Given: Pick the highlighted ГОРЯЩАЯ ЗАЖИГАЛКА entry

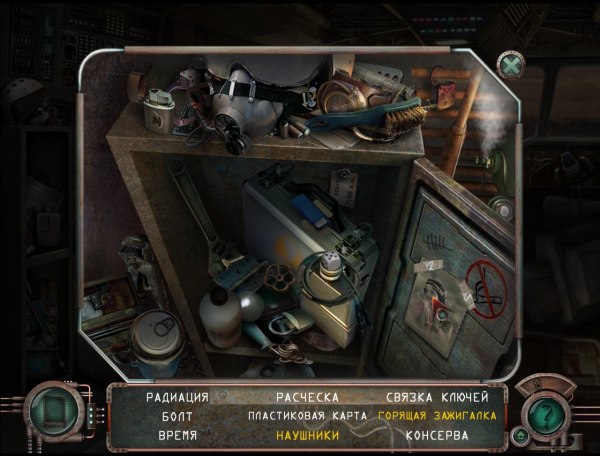Looking at the screenshot, I should (434, 415).
